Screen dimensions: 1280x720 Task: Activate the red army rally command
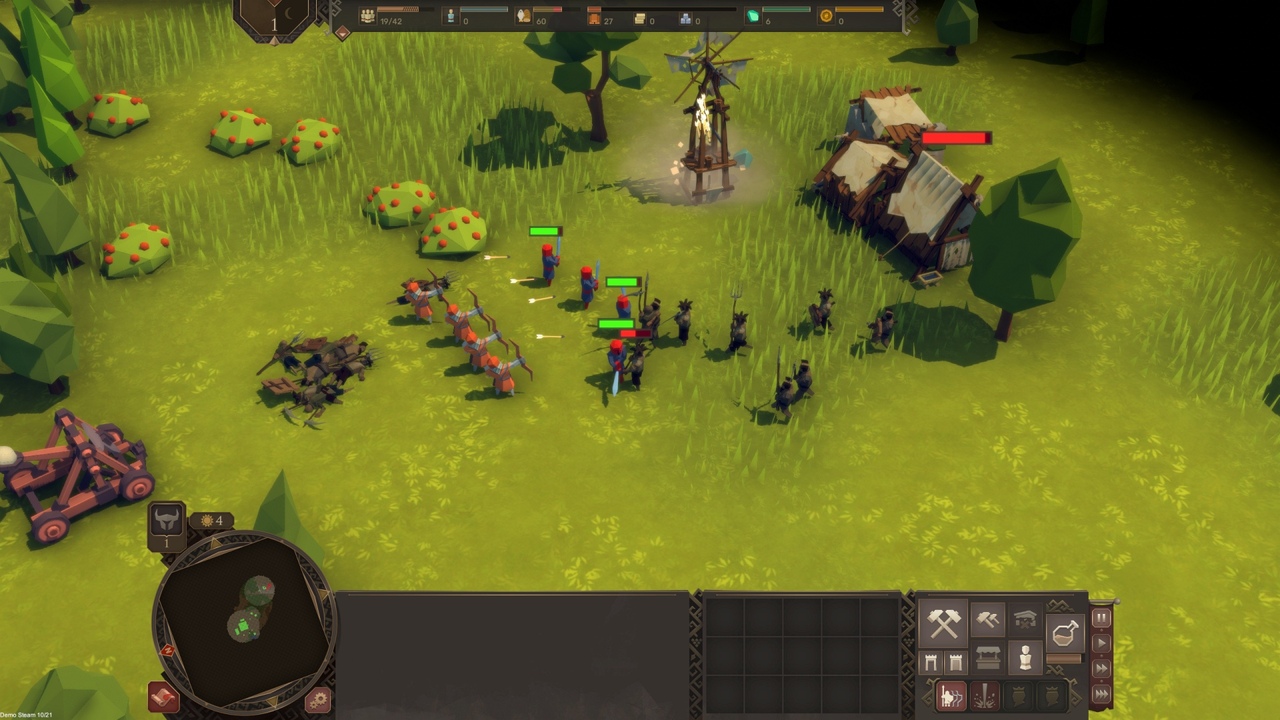[951, 696]
